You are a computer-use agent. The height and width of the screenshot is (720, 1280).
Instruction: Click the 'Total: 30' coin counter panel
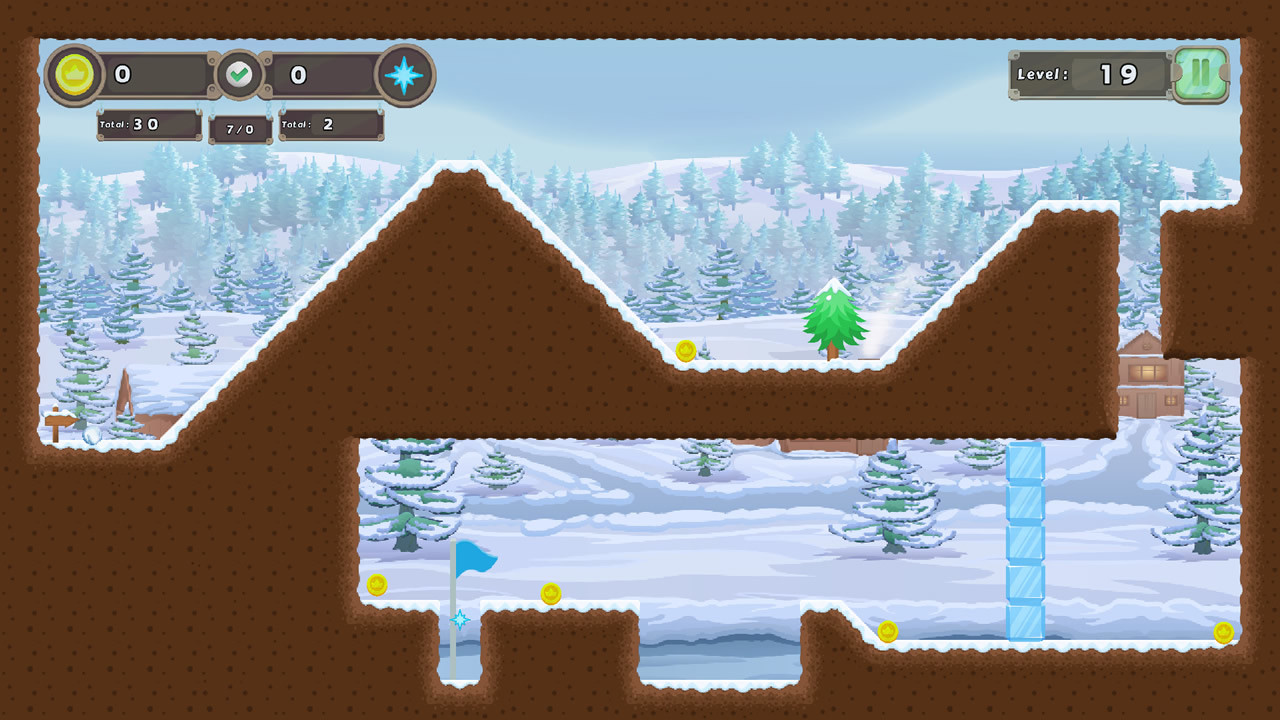pos(148,124)
